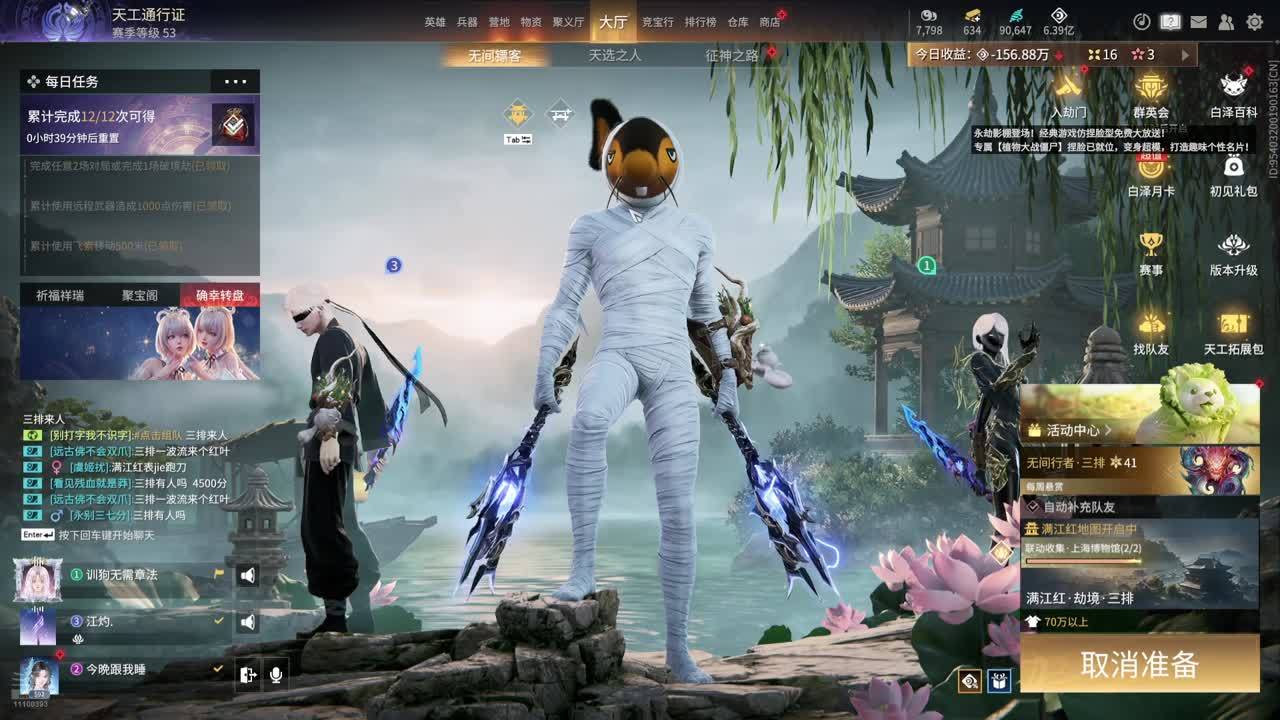Cancel ready with the 取消准备 button
Image resolution: width=1280 pixels, height=720 pixels.
pos(1139,664)
